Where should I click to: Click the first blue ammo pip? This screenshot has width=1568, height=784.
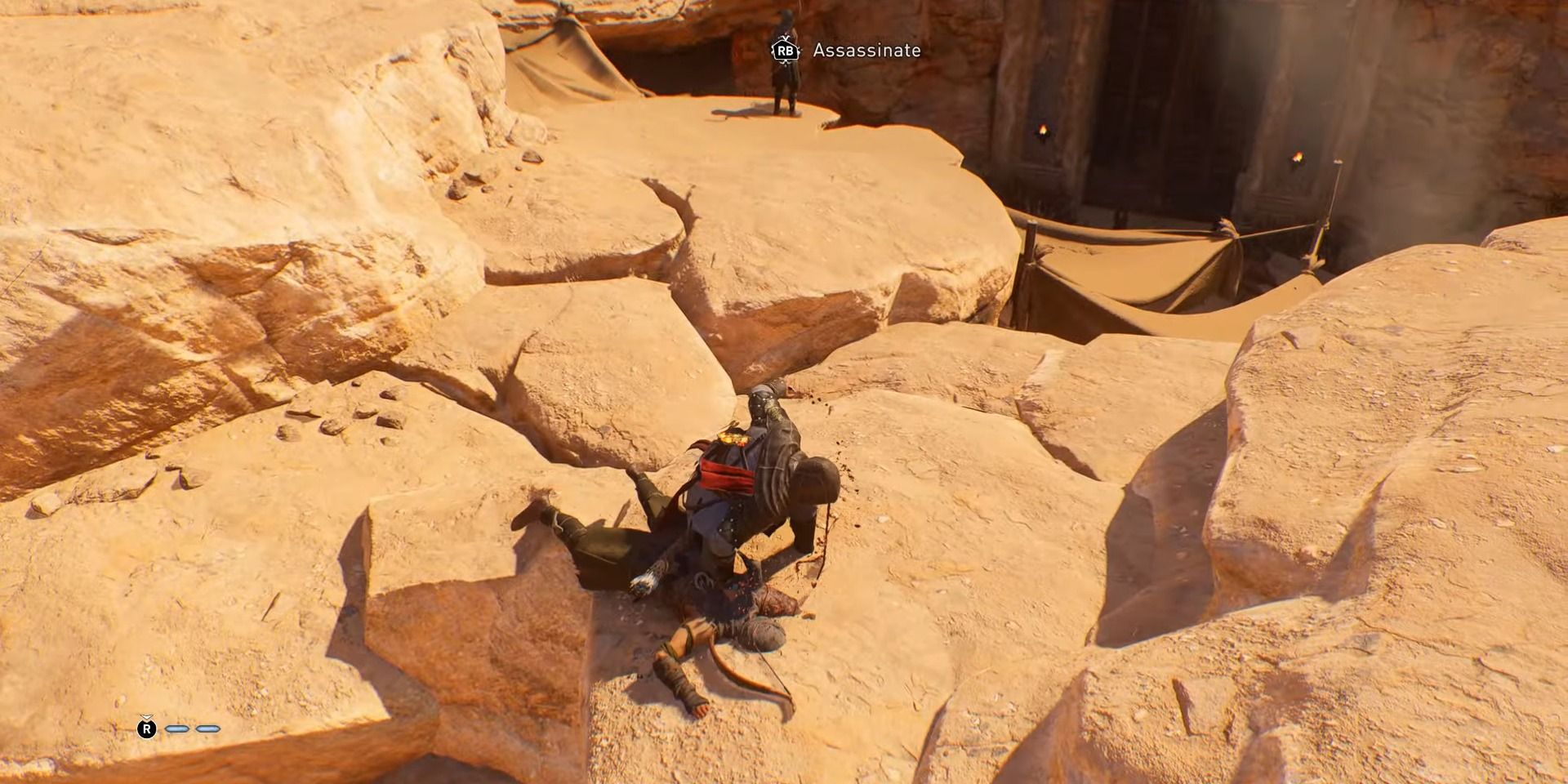coord(177,728)
